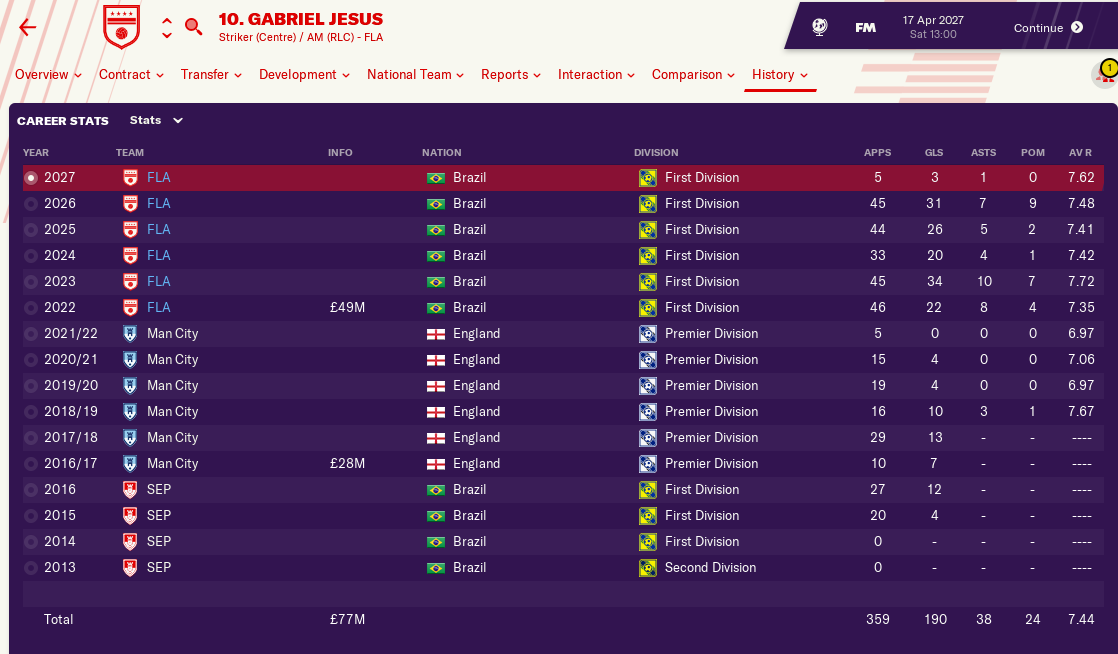
Task: Expand the Interaction menu
Action: tap(596, 75)
